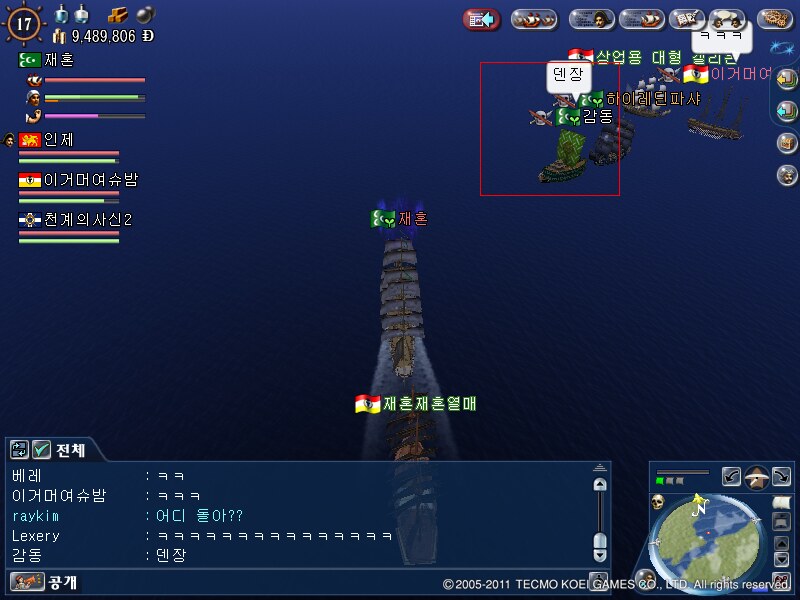Select party member 인제
The width and height of the screenshot is (800, 600).
pos(58,140)
